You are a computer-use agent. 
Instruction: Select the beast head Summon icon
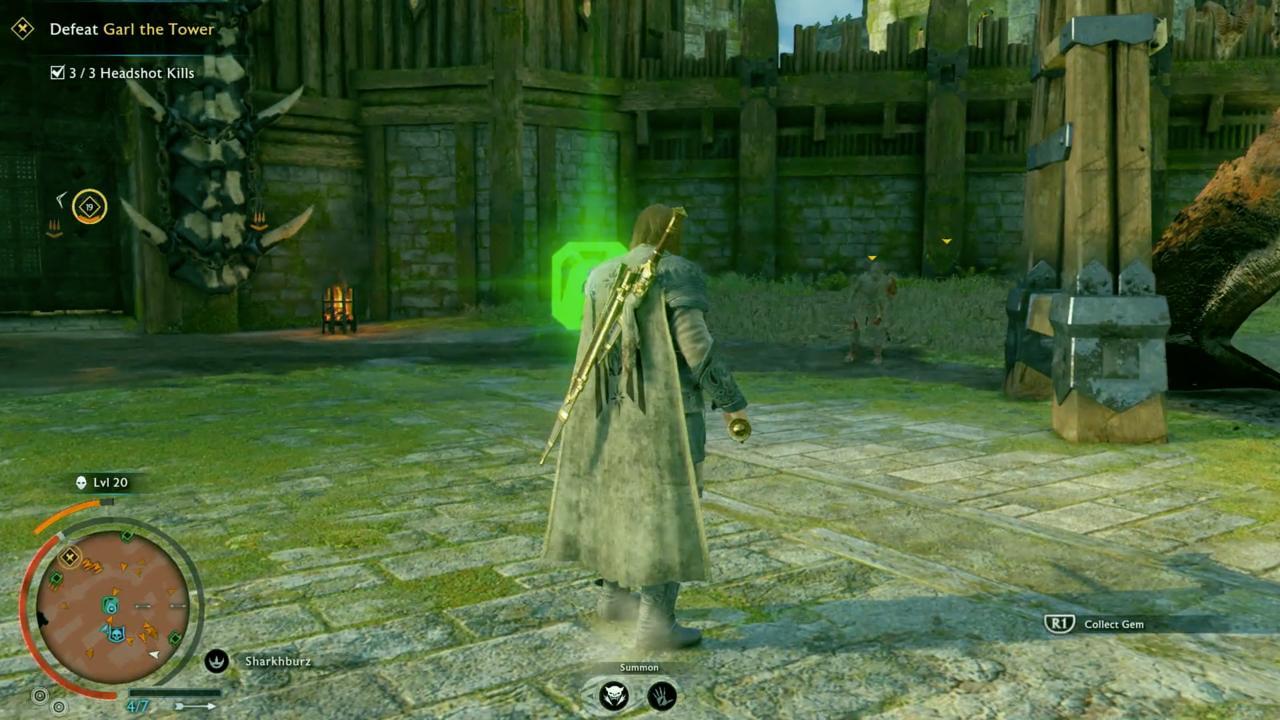point(613,694)
